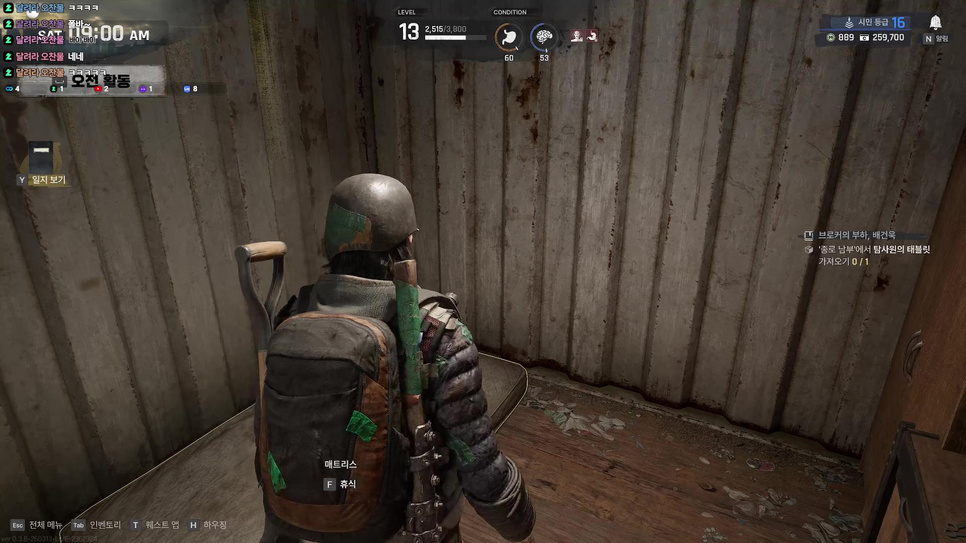Image resolution: width=966 pixels, height=543 pixels.
Task: Click the second red status effect icon
Action: (x=592, y=37)
